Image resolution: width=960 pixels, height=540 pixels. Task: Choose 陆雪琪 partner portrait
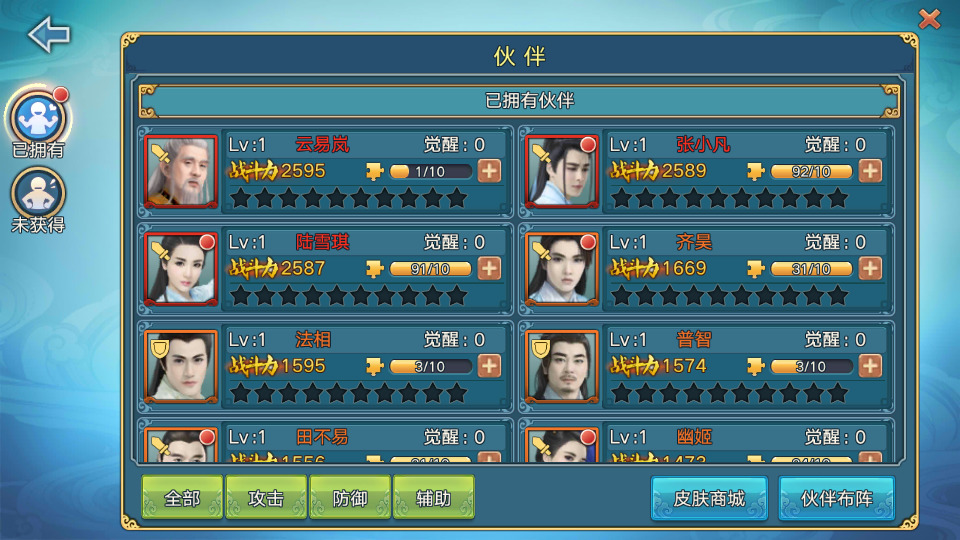coord(181,268)
